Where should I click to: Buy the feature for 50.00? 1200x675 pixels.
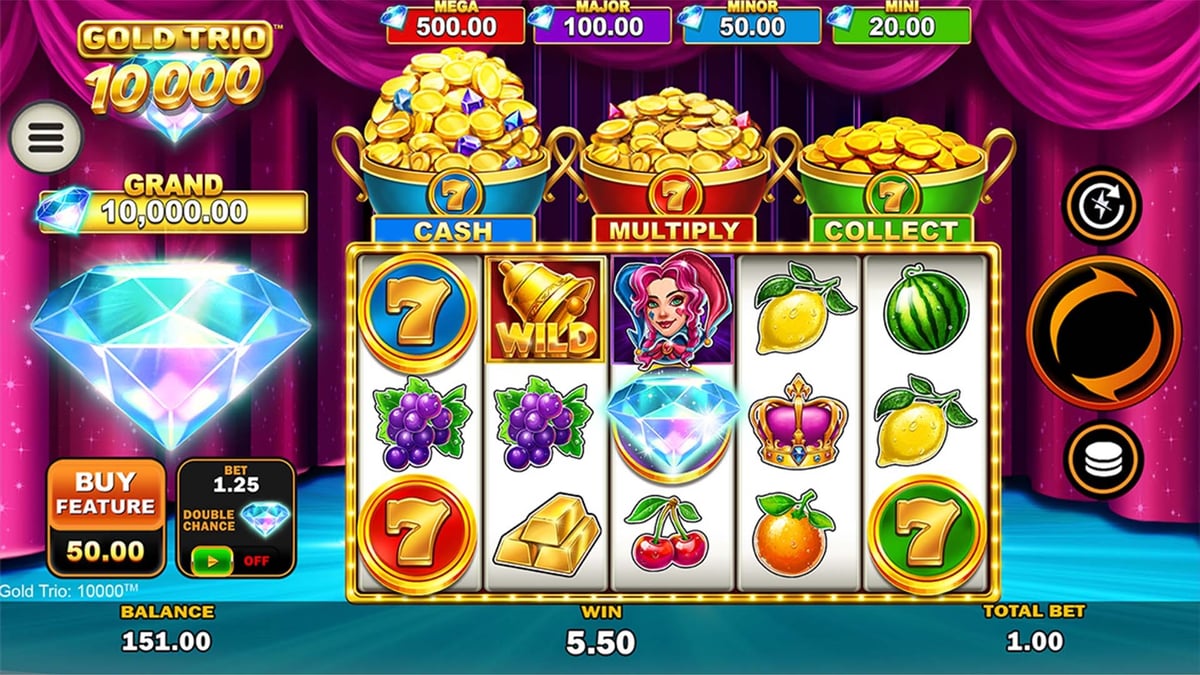[105, 517]
